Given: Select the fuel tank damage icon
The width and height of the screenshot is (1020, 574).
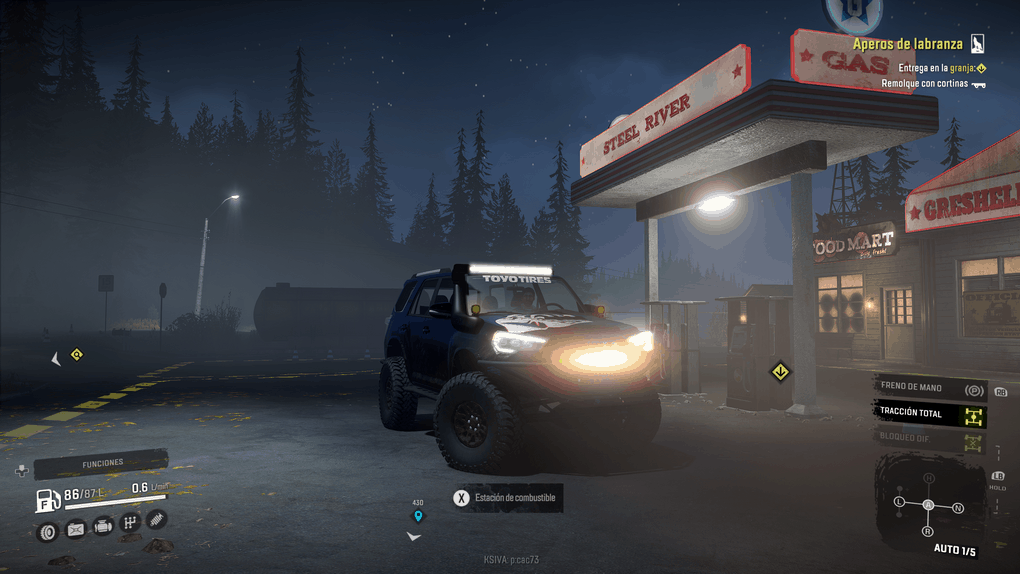Looking at the screenshot, I should [75, 530].
